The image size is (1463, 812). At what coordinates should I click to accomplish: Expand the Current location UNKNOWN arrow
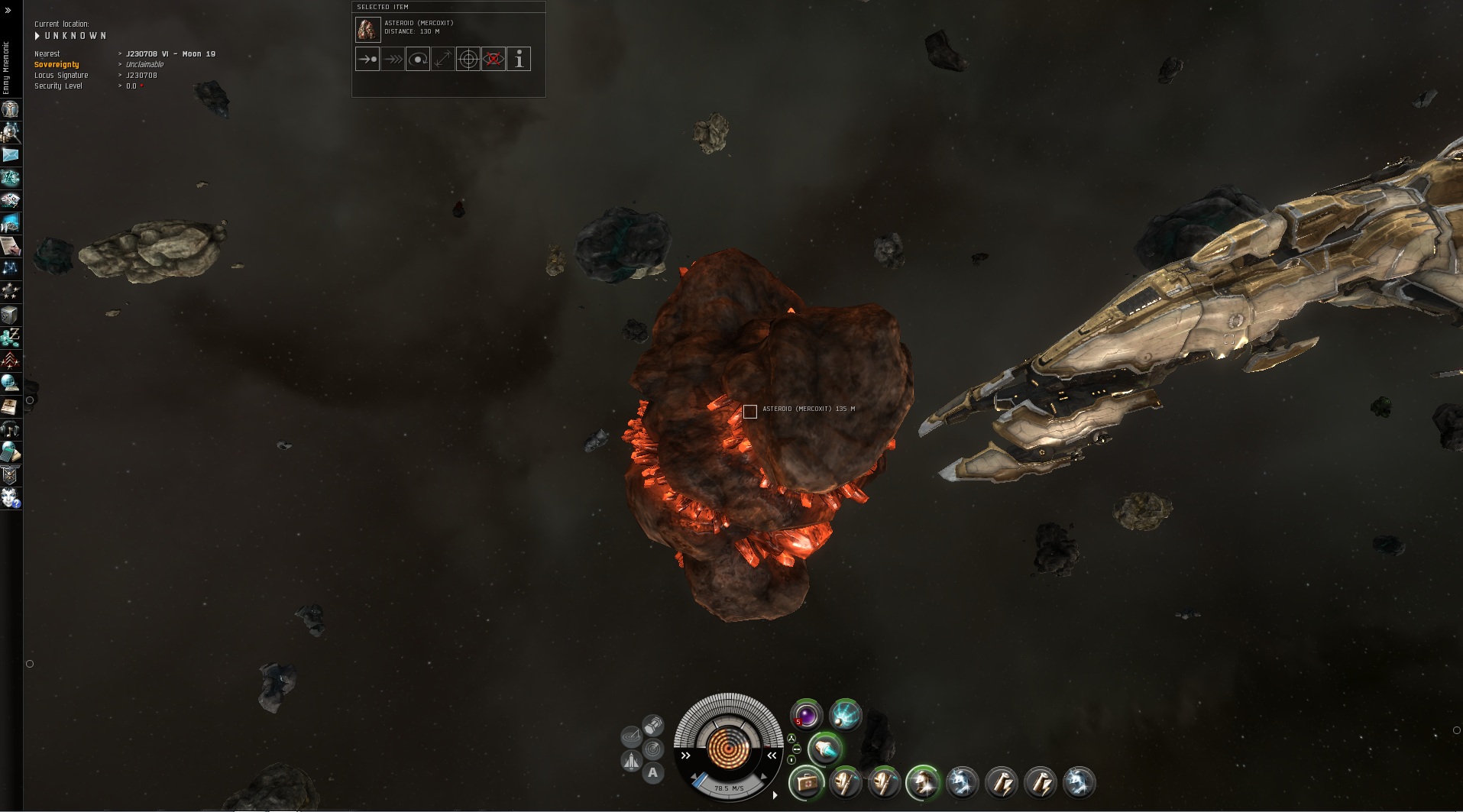point(37,36)
